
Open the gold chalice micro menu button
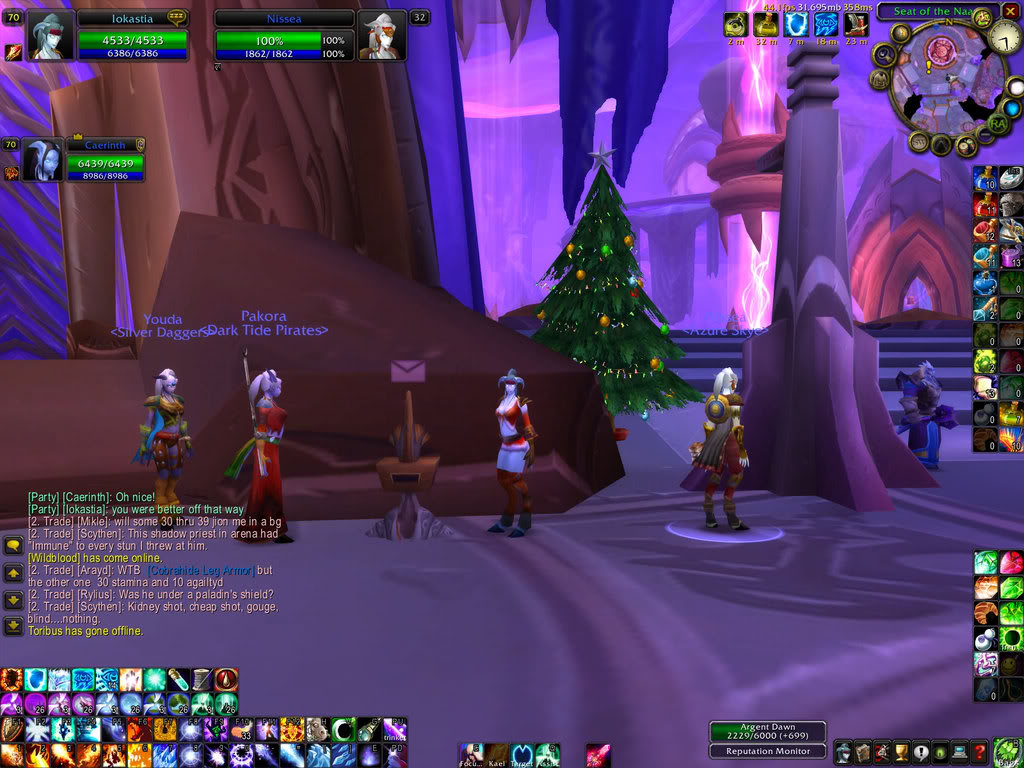[x=899, y=752]
